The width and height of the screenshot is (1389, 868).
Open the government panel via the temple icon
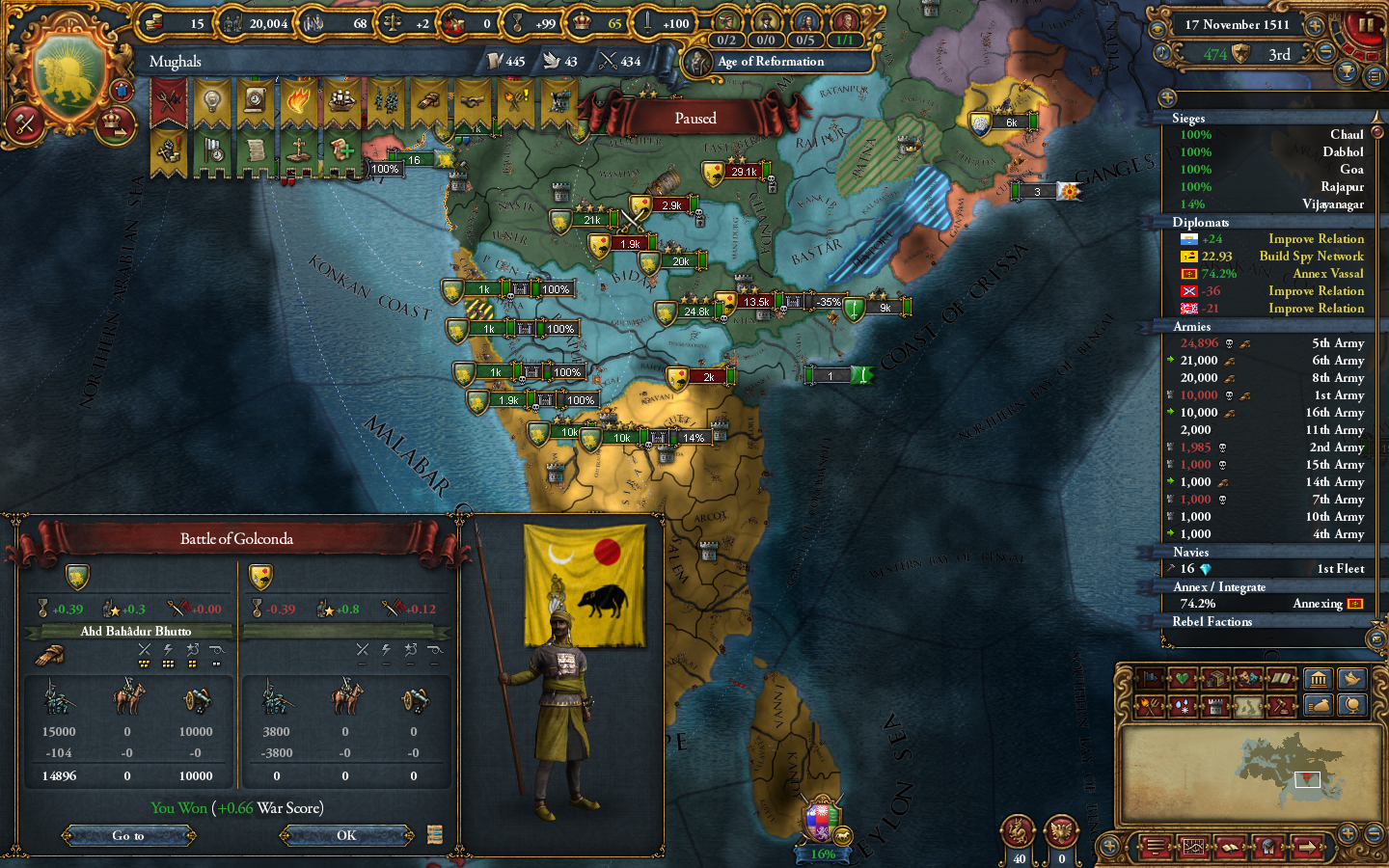click(x=1319, y=679)
